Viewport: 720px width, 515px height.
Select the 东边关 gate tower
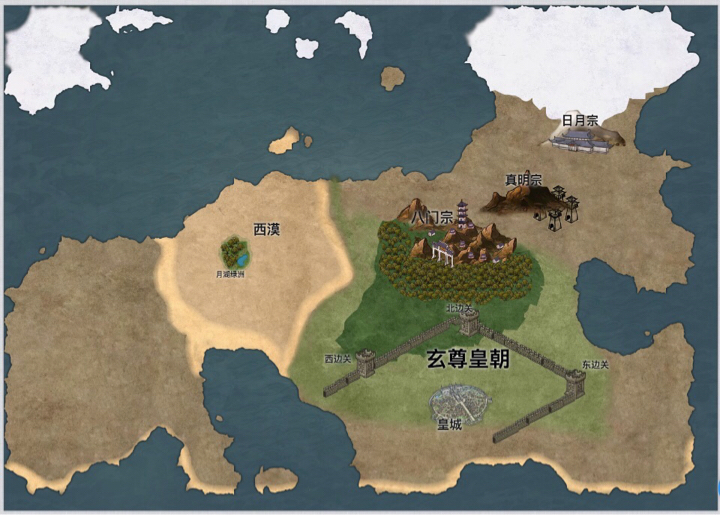click(576, 381)
